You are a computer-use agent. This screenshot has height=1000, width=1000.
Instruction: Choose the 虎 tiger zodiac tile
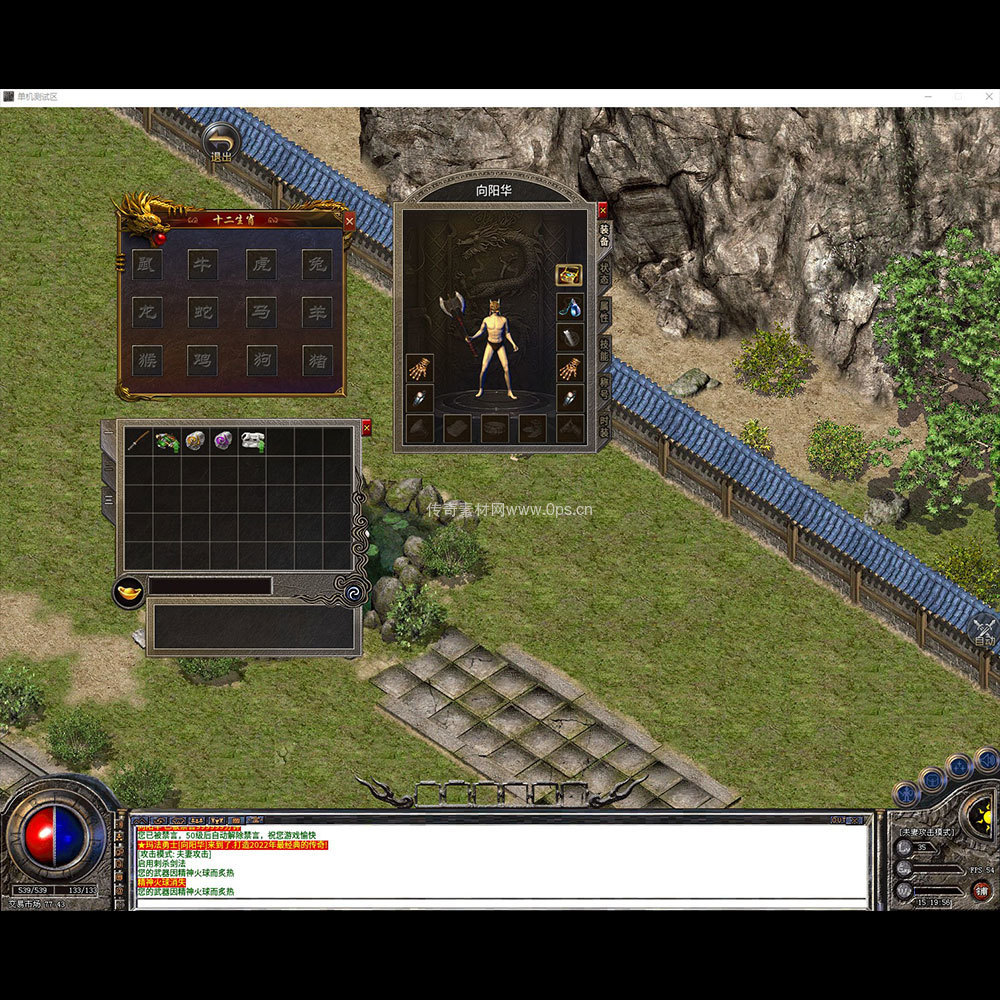(x=261, y=264)
